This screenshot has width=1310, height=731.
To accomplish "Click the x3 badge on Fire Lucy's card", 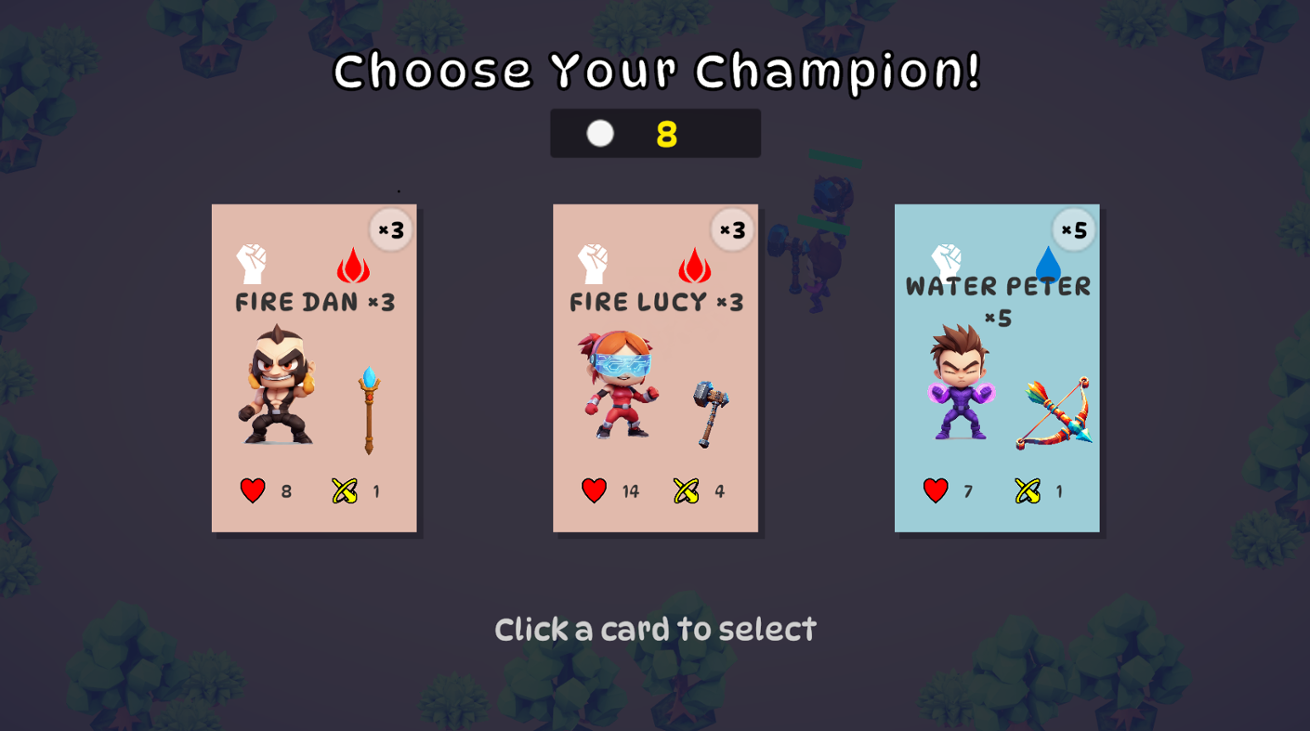I will tap(730, 230).
